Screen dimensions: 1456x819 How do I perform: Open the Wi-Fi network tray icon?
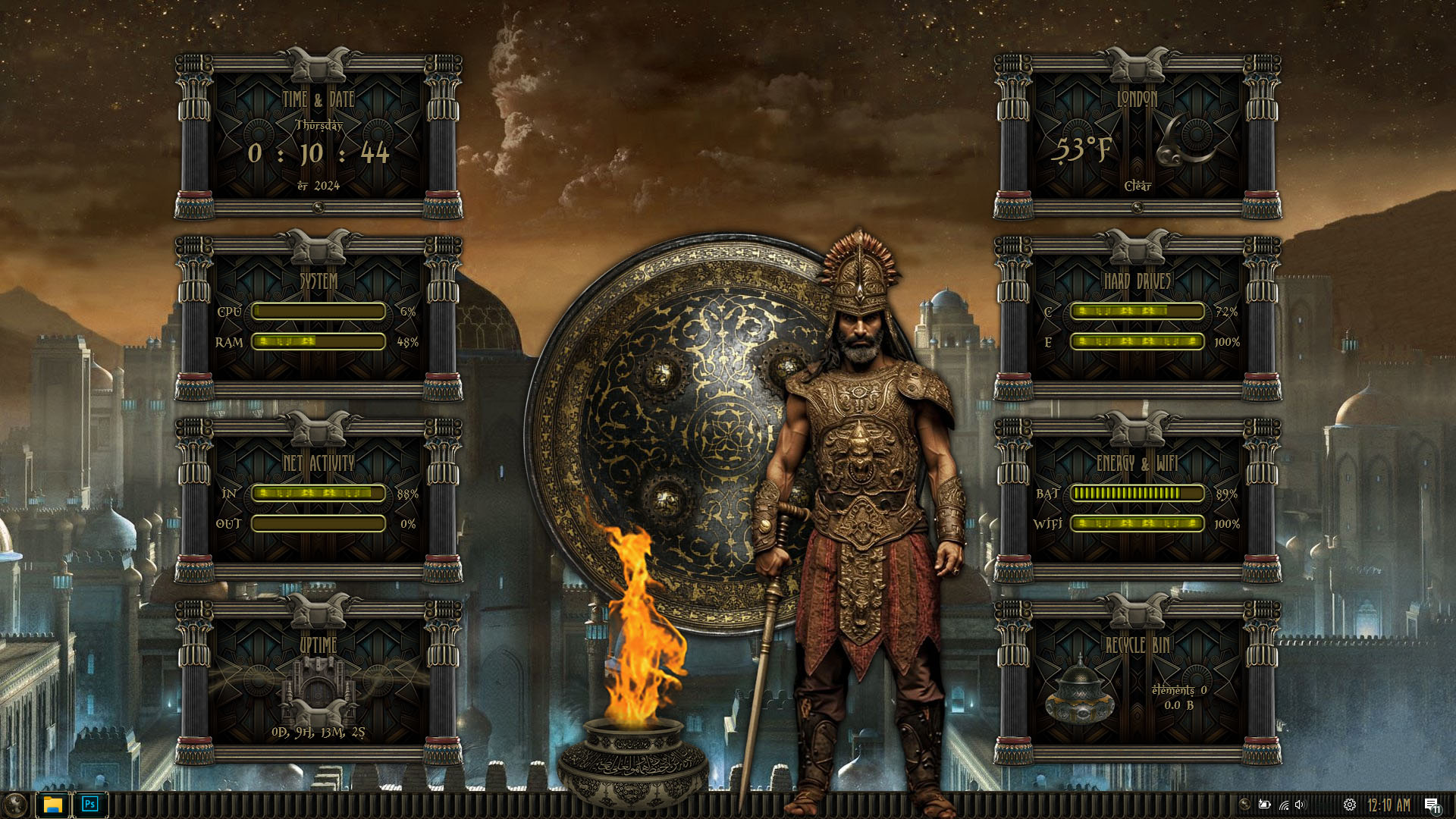[x=1283, y=805]
